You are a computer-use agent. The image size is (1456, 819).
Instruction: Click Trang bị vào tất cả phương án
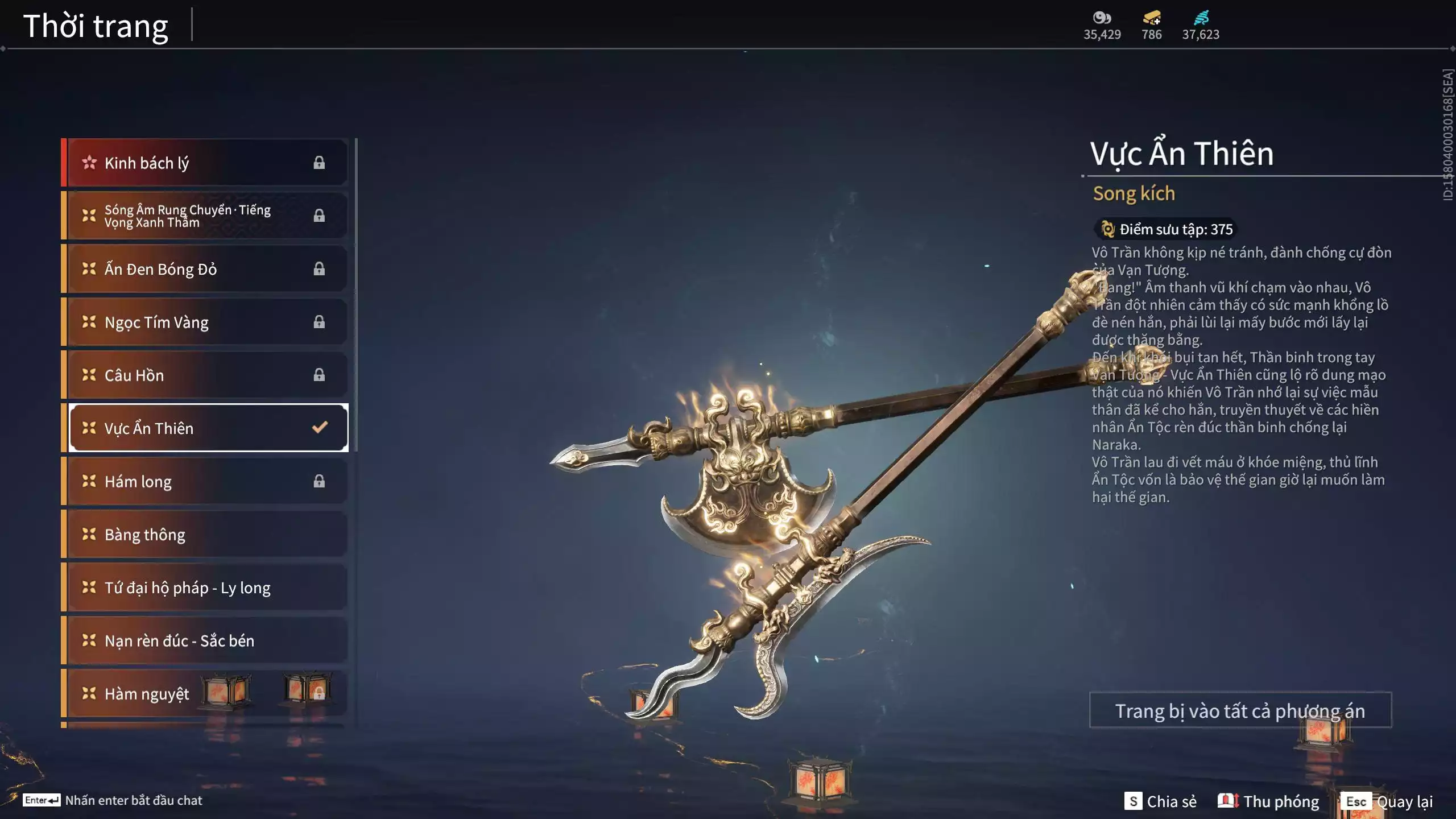pyautogui.click(x=1240, y=710)
